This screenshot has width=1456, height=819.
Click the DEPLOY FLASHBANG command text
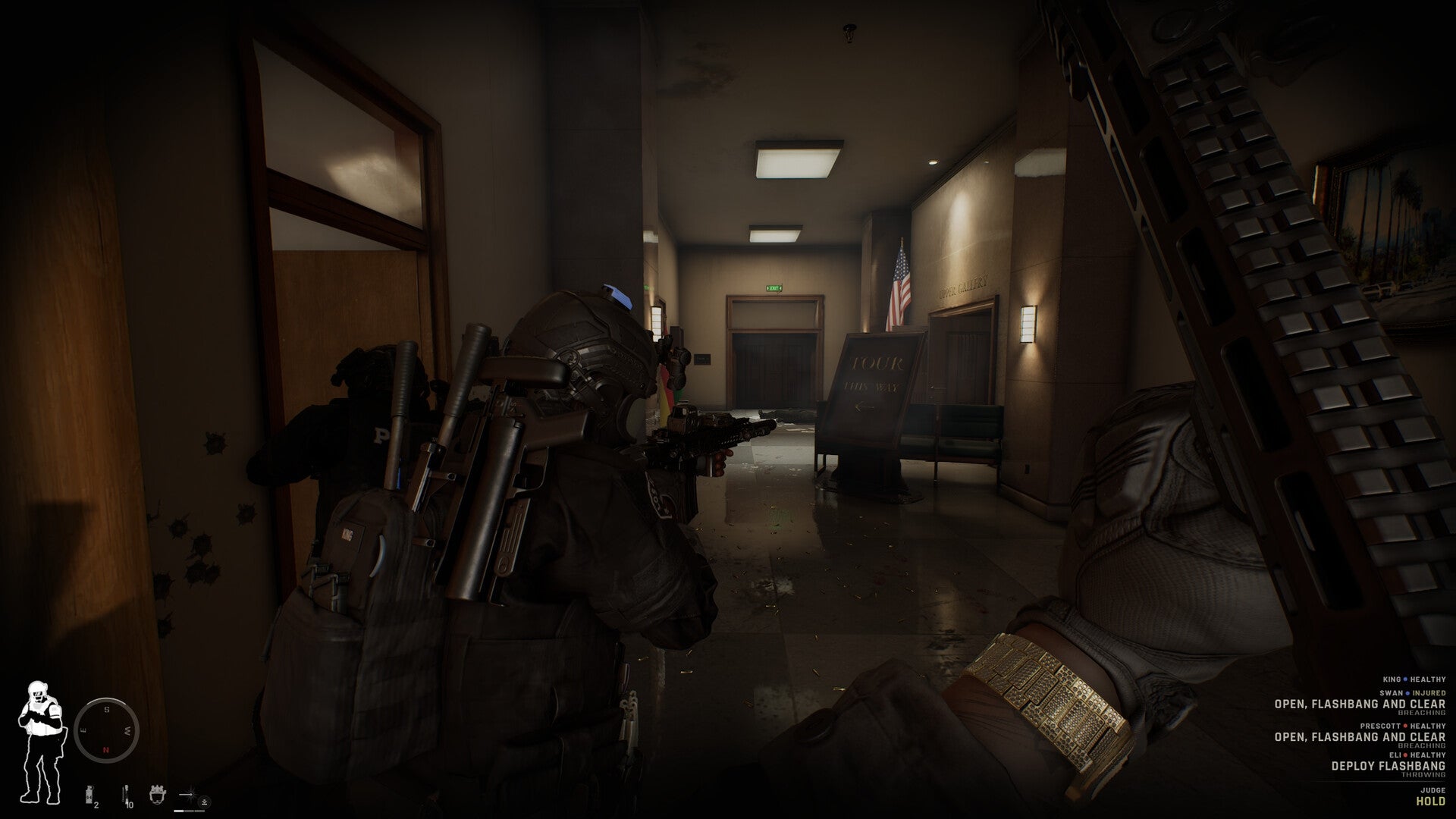click(x=1389, y=766)
